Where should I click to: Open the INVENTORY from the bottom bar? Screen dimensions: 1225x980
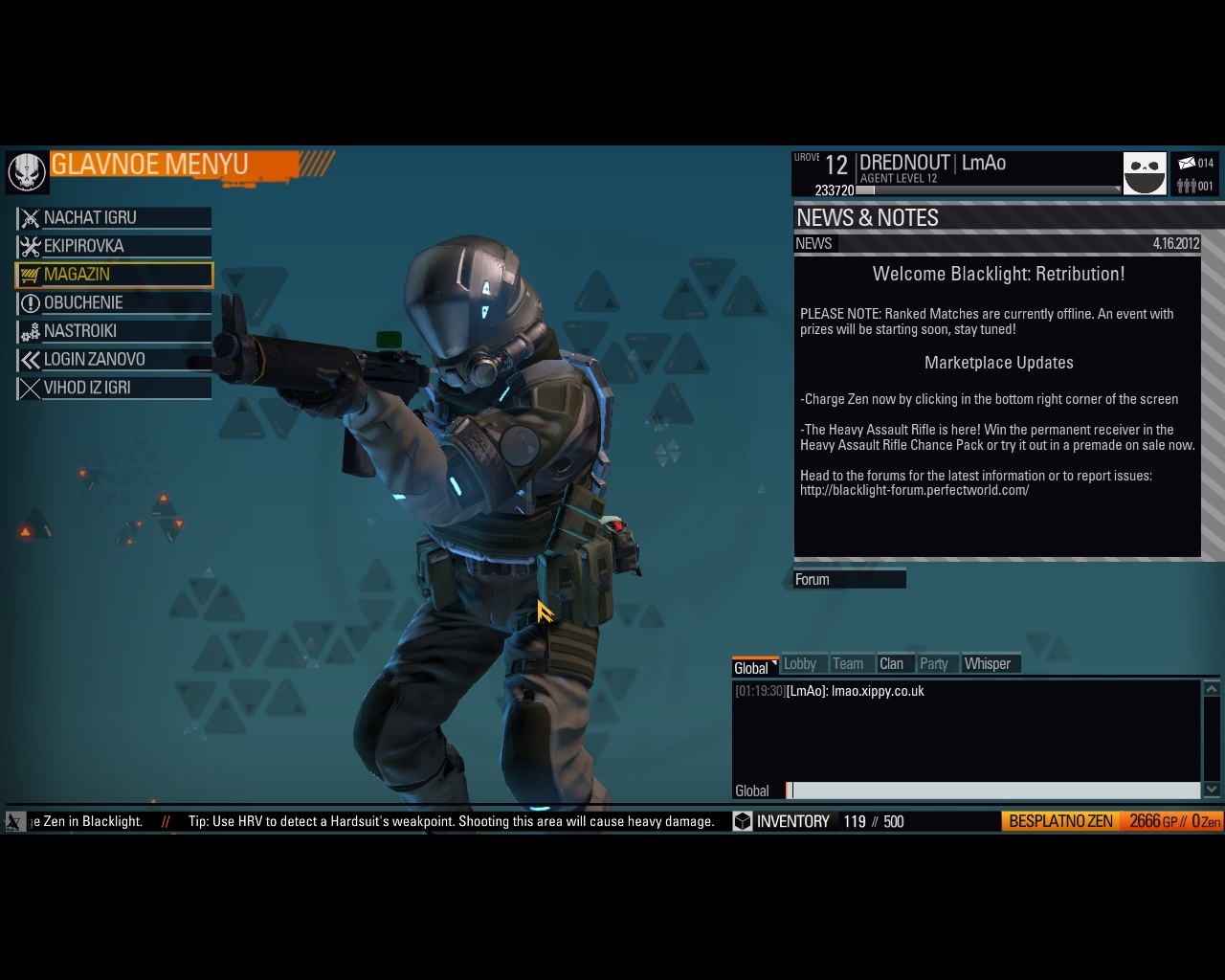point(783,821)
